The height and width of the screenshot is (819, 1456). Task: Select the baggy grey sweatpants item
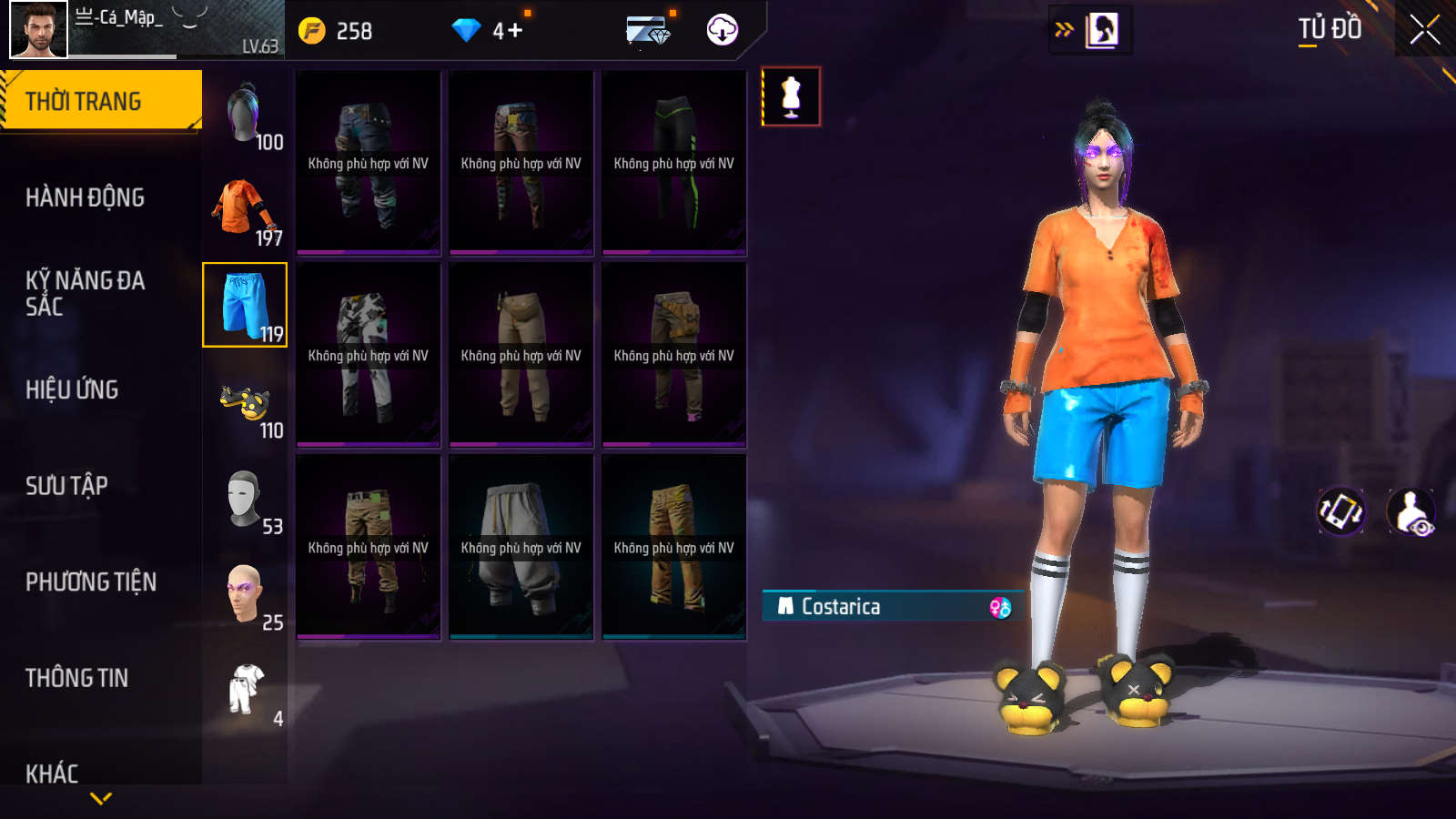tap(521, 548)
